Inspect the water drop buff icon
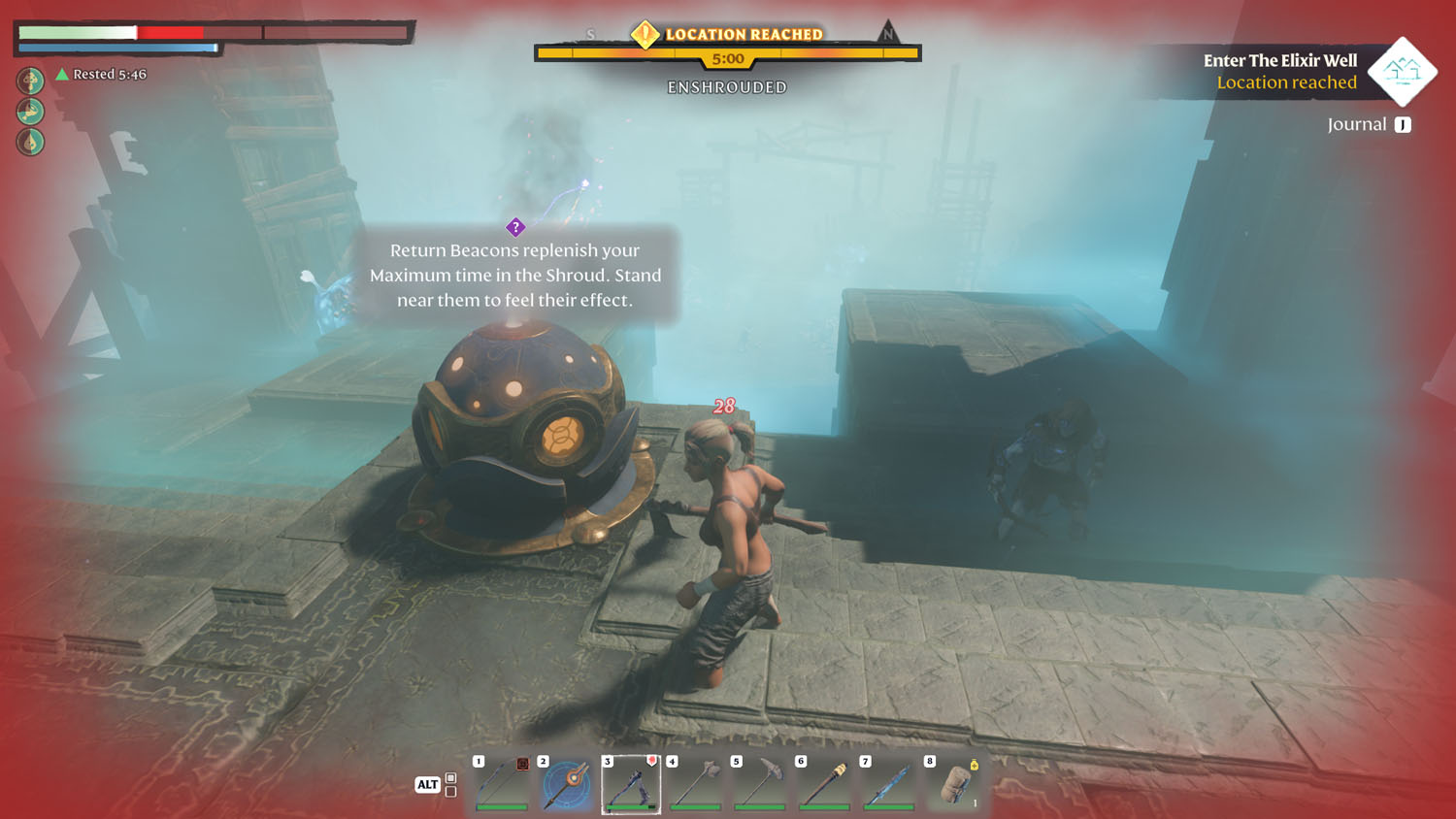 point(30,142)
